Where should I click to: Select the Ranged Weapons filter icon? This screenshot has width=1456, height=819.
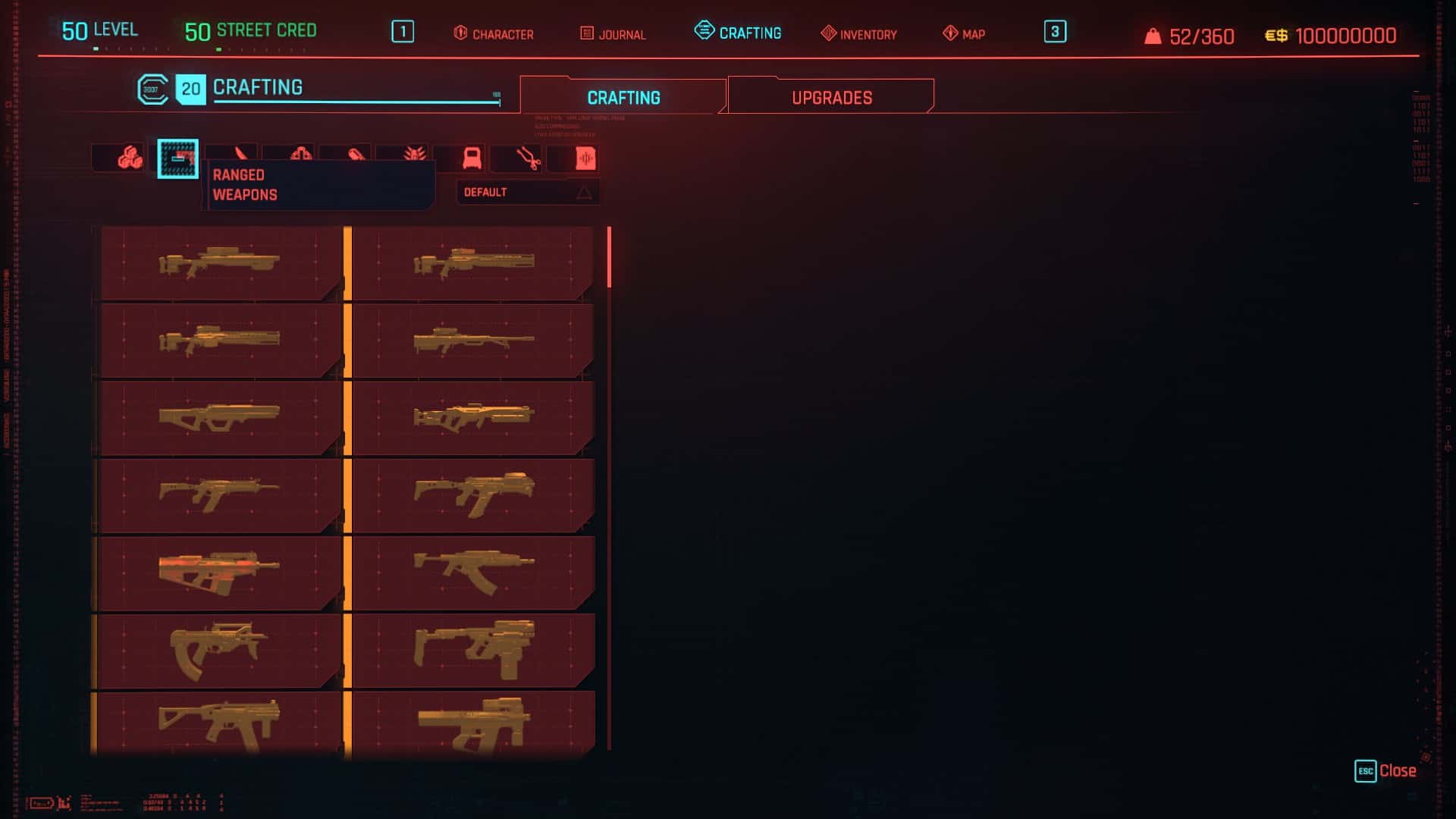[x=176, y=157]
